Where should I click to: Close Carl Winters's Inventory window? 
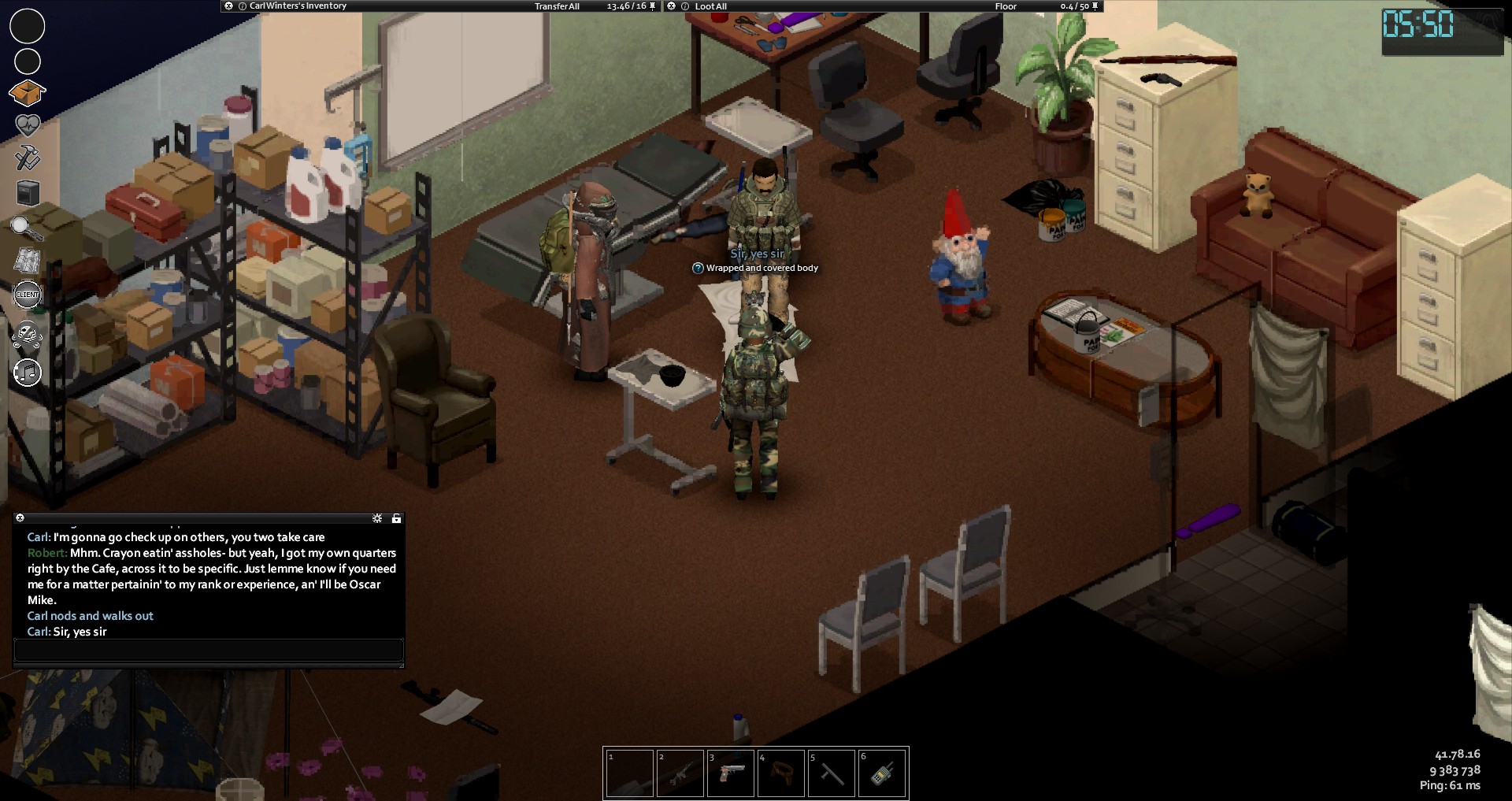(x=228, y=6)
